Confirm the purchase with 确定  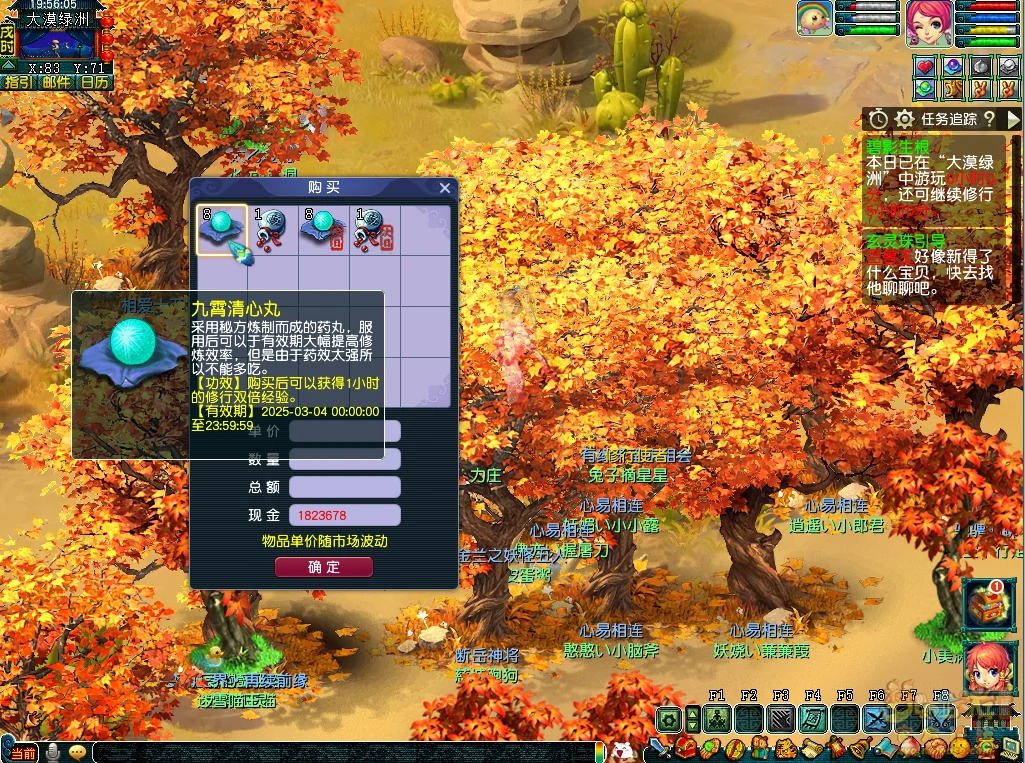click(x=324, y=567)
